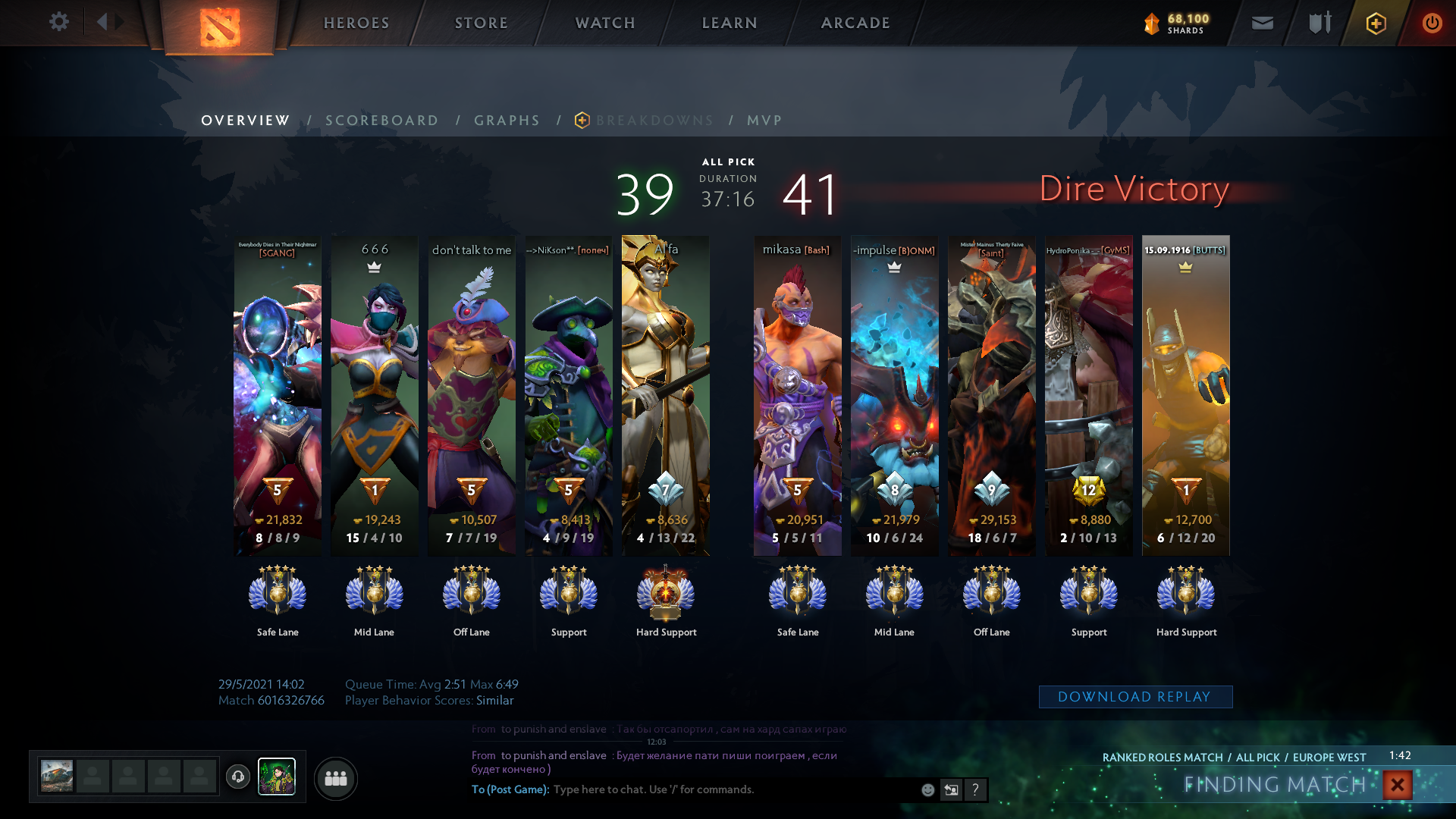Click the red power quit button
This screenshot has height=819, width=1456.
1432,23
